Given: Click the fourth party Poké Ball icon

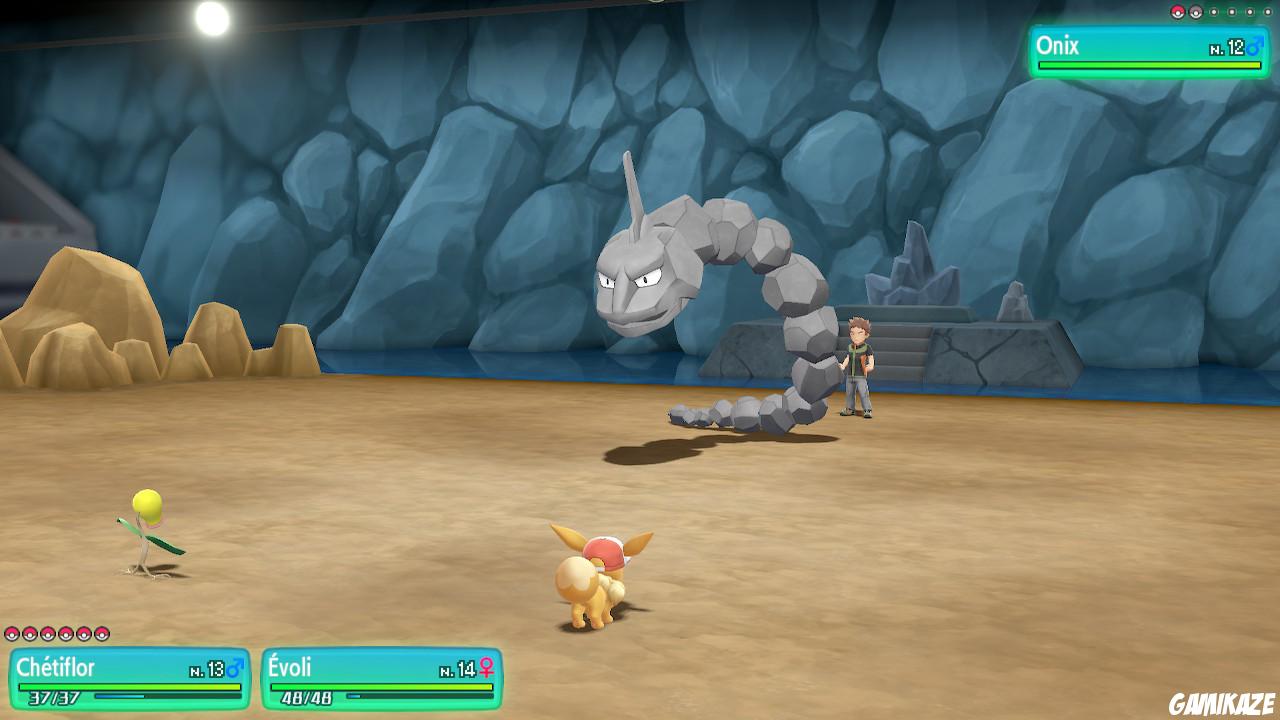Looking at the screenshot, I should pos(65,634).
